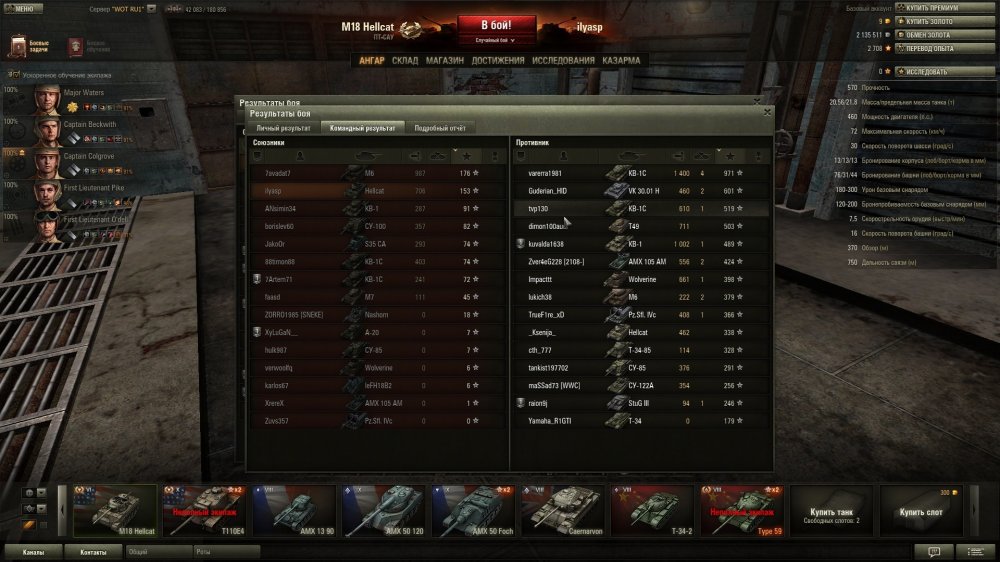
Task: Open the МАГАЗИН section
Action: 444,60
